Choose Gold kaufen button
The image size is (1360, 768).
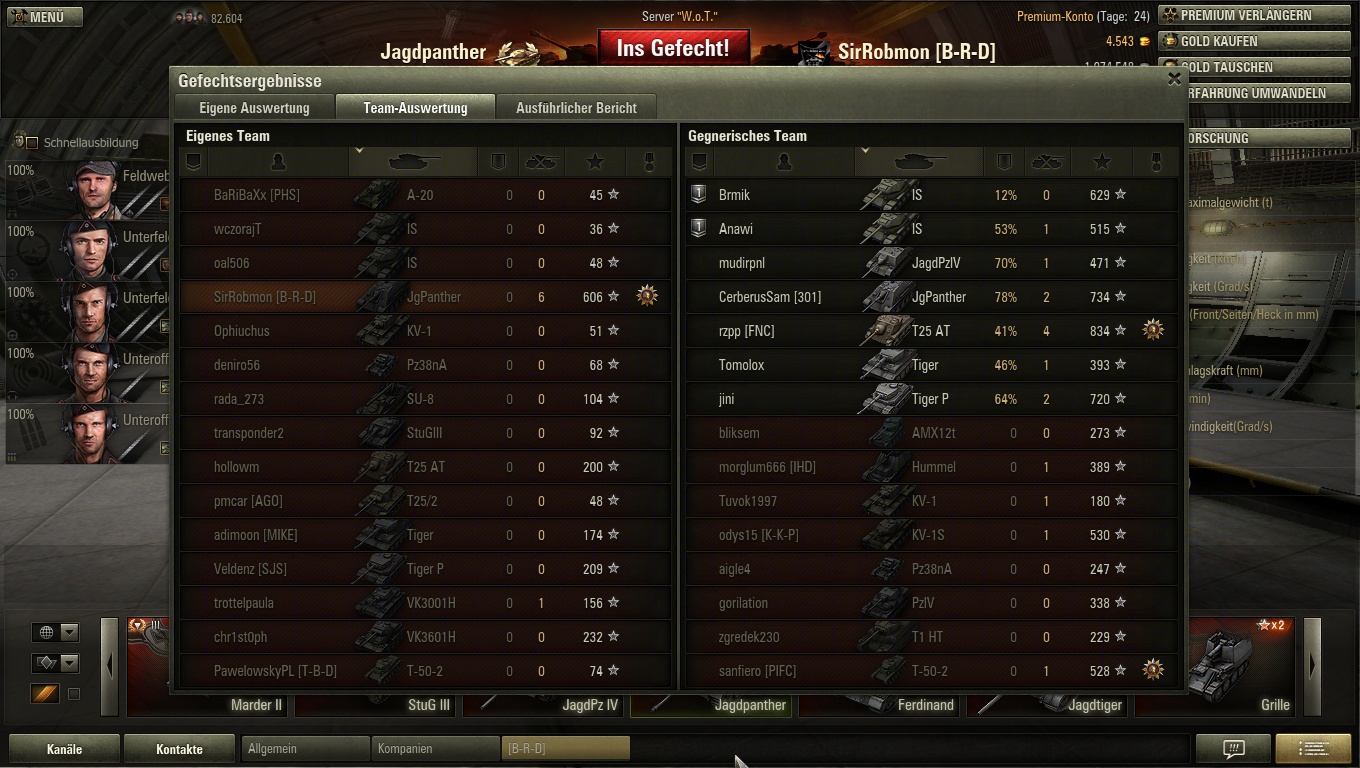pyautogui.click(x=1251, y=42)
